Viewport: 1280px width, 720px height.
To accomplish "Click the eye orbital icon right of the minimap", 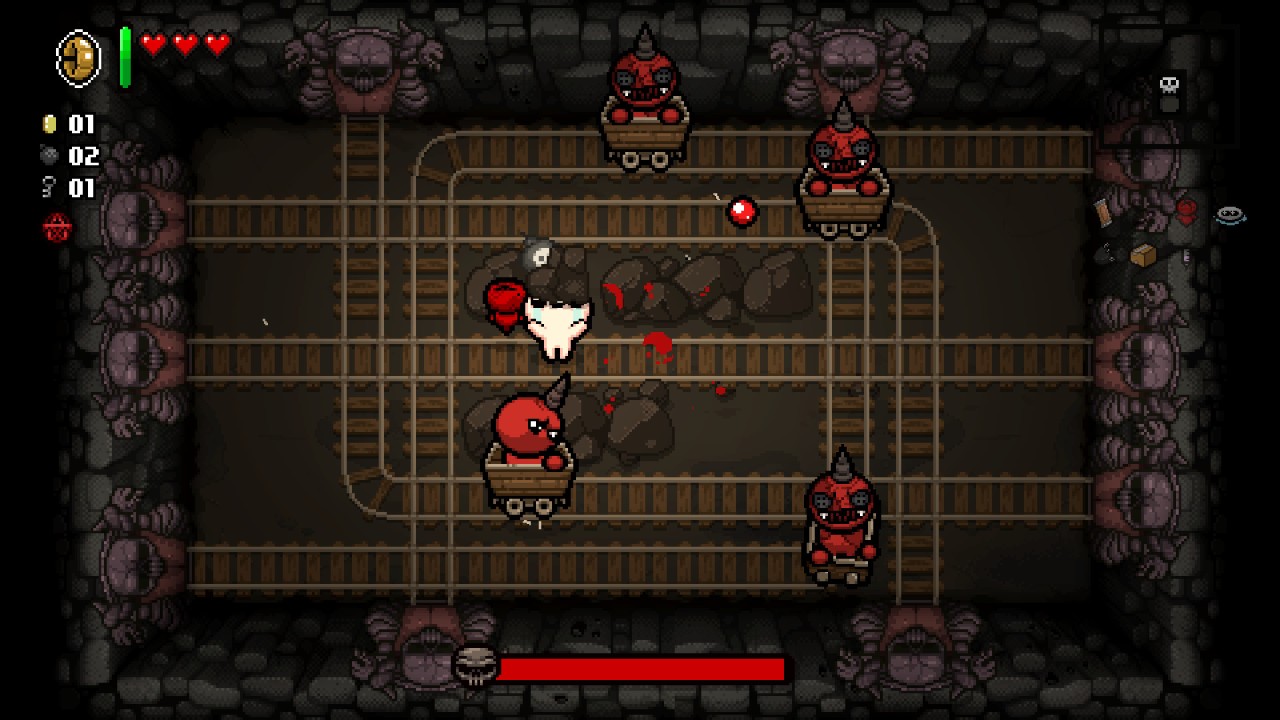I will pos(1231,214).
